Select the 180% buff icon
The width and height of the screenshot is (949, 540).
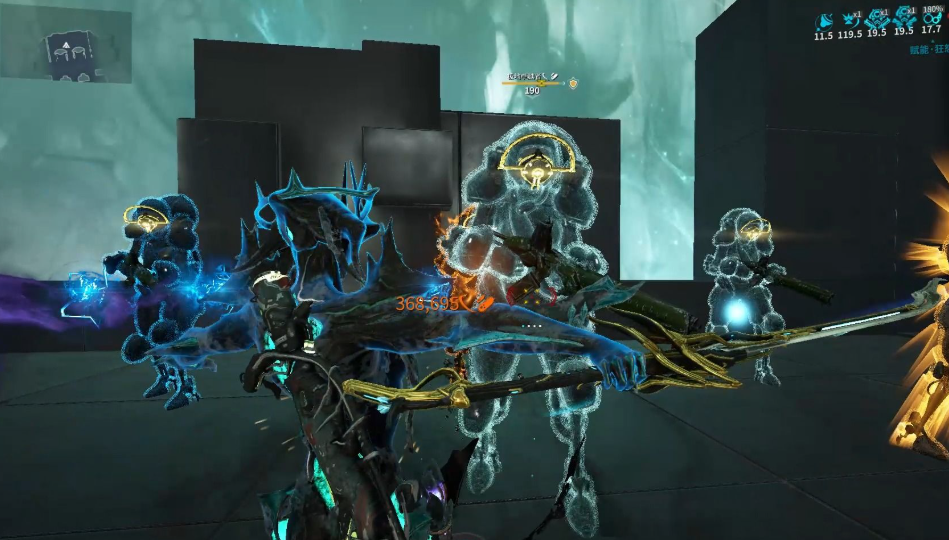point(932,19)
